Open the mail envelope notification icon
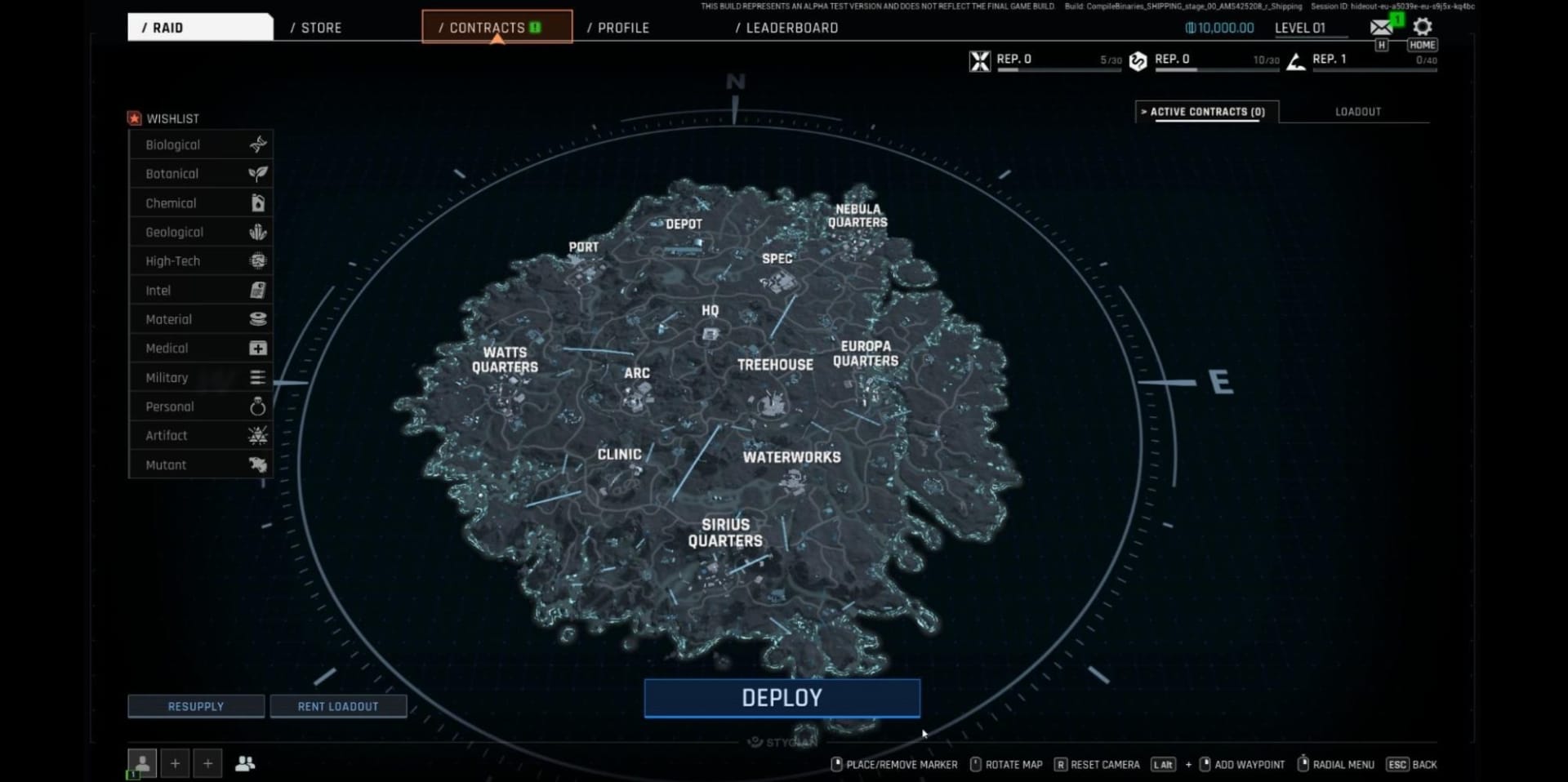This screenshot has height=782, width=1568. point(1381,25)
